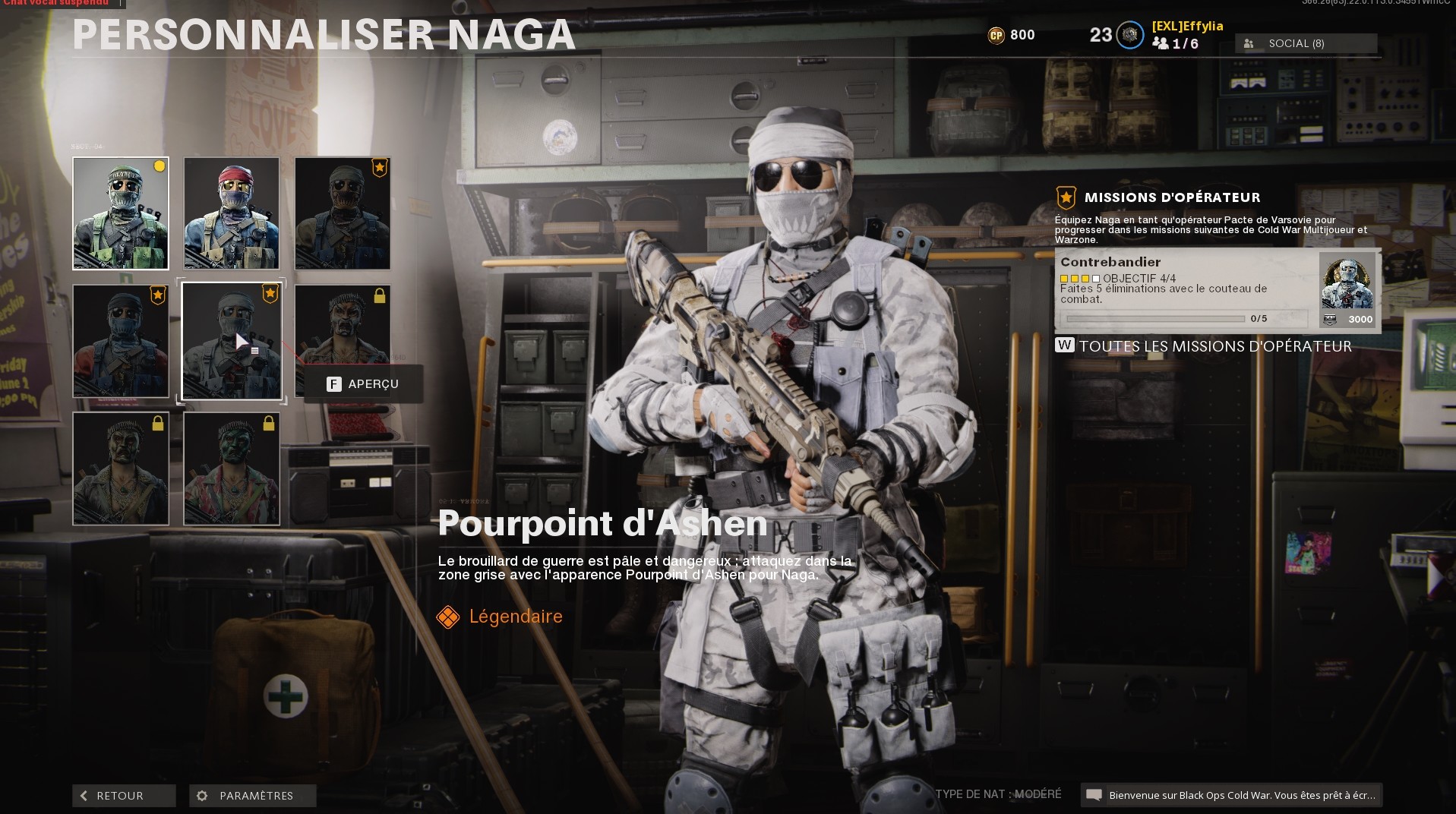Click the chat bubble icon in the welcome bar
Viewport: 1456px width, 814px height.
[1094, 796]
